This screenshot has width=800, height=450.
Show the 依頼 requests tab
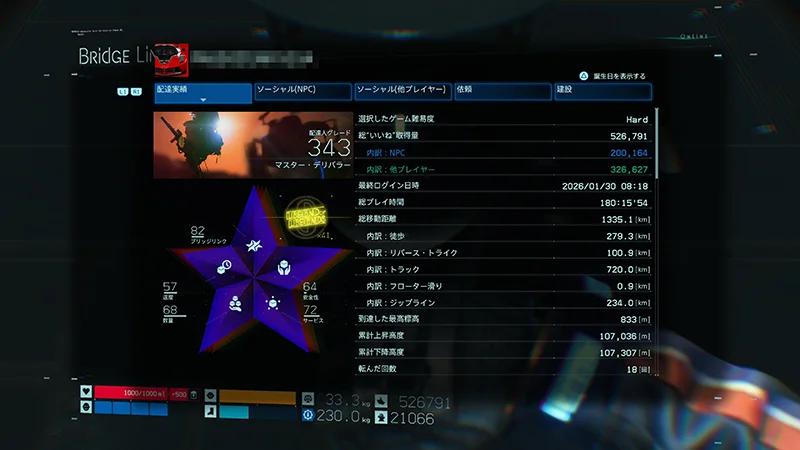[x=501, y=91]
